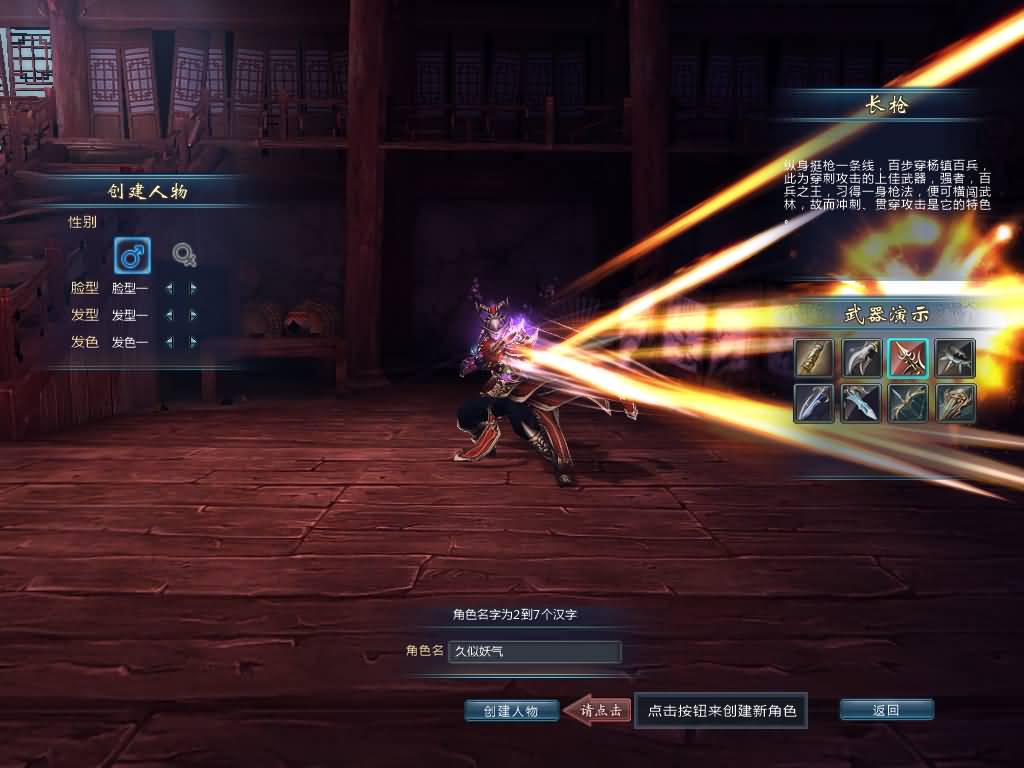Select the male gender icon
1024x768 pixels.
coord(132,256)
